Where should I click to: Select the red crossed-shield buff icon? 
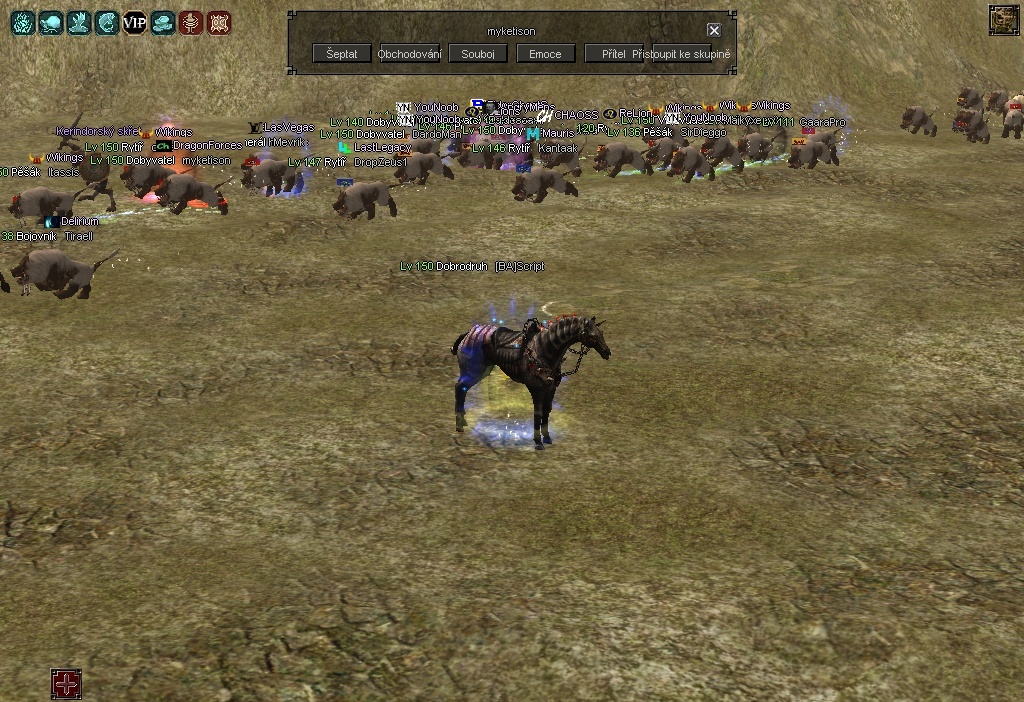pyautogui.click(x=218, y=23)
